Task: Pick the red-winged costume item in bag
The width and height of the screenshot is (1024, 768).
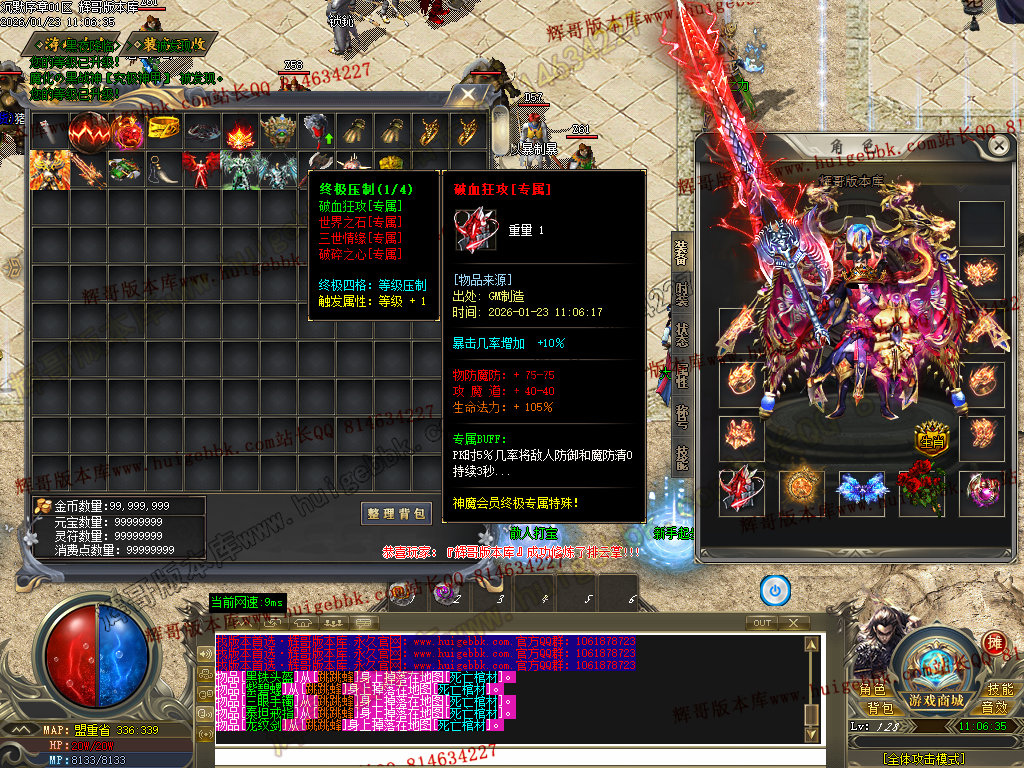Action: (201, 170)
